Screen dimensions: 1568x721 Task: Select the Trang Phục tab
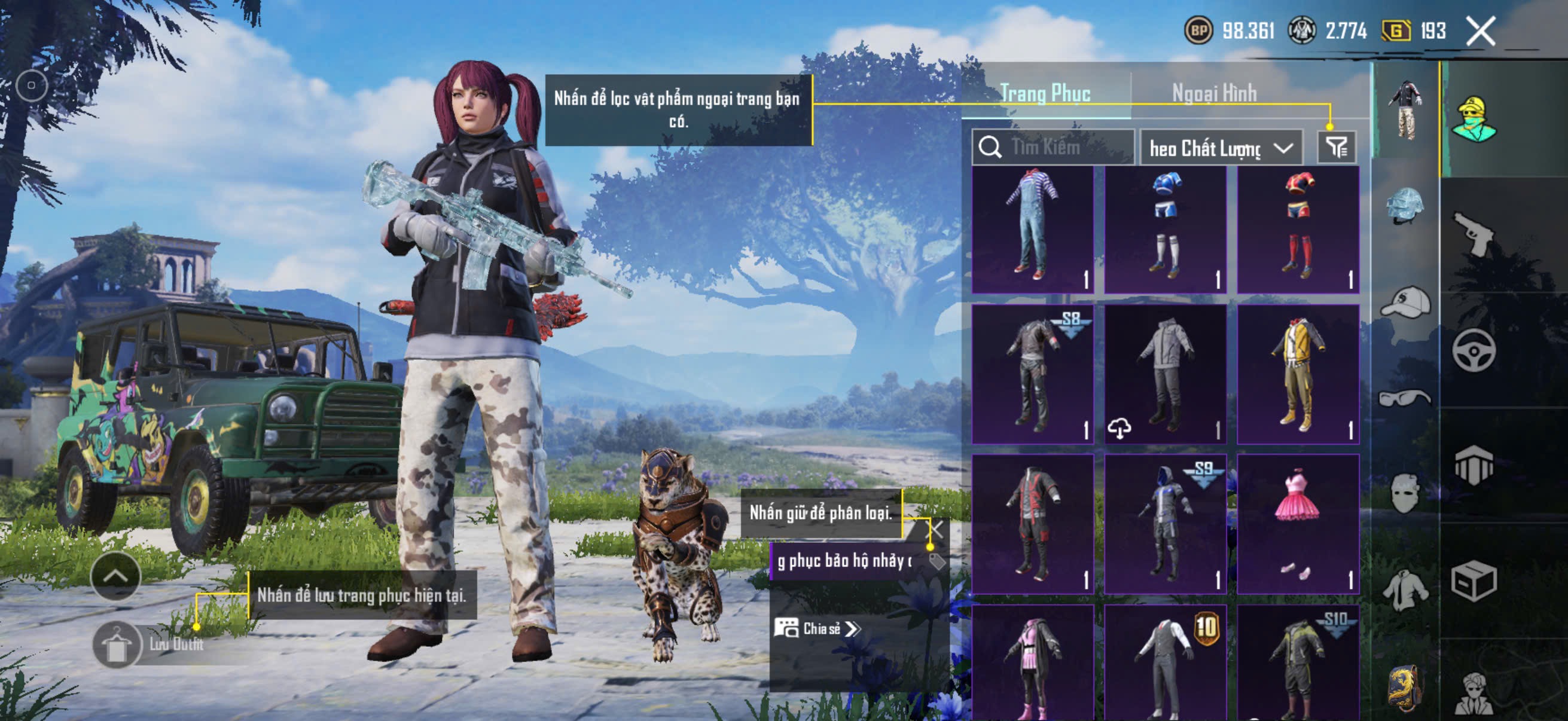[1045, 93]
